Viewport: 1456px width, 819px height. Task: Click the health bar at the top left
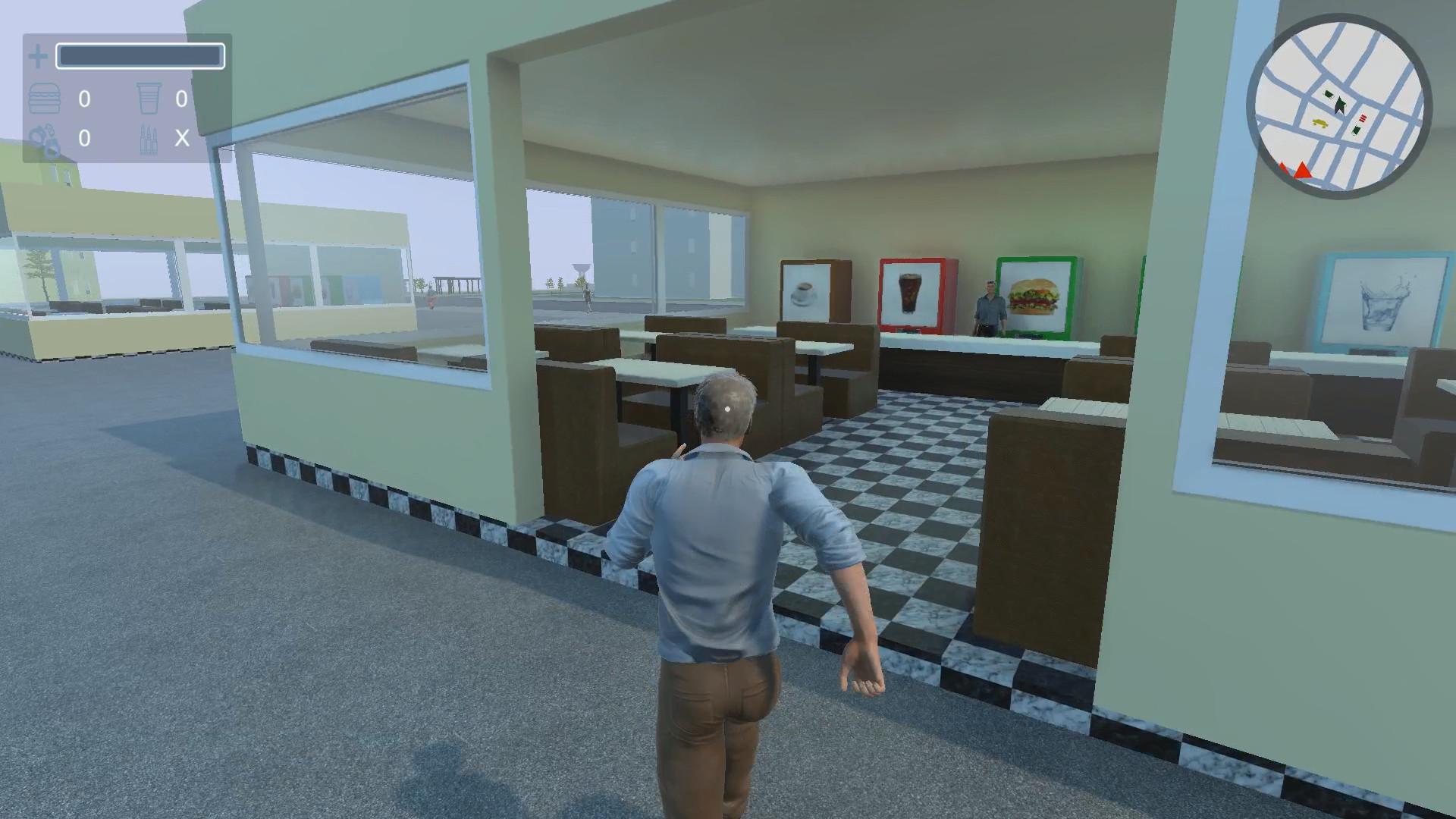pos(140,55)
